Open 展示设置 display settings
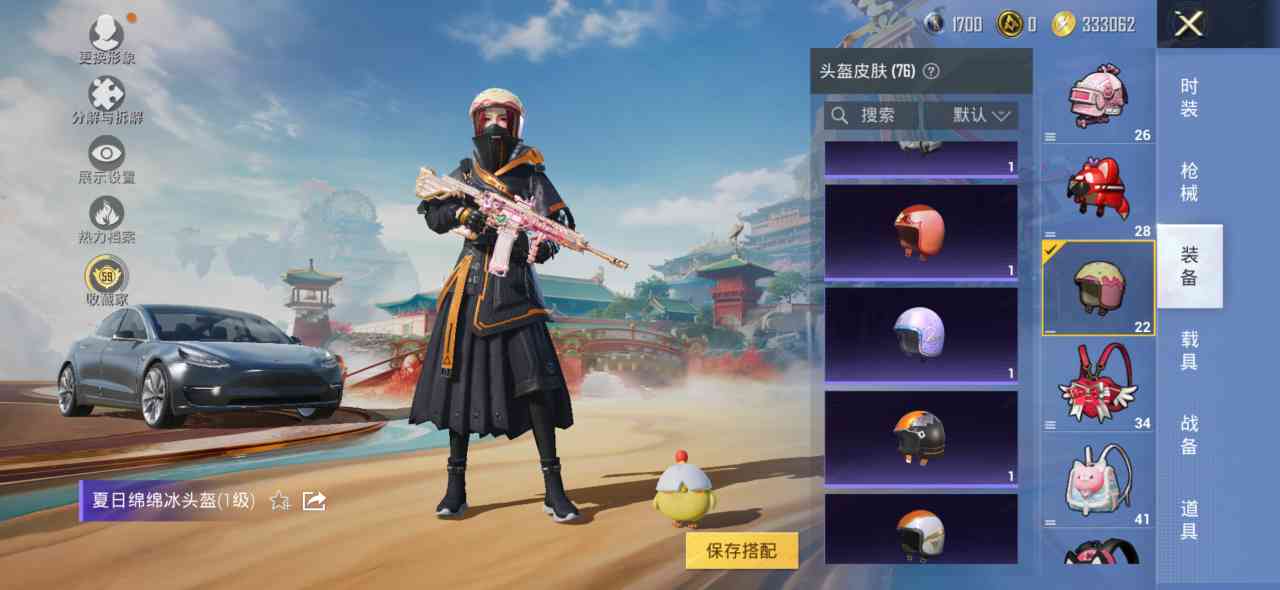The image size is (1280, 590). tap(106, 160)
